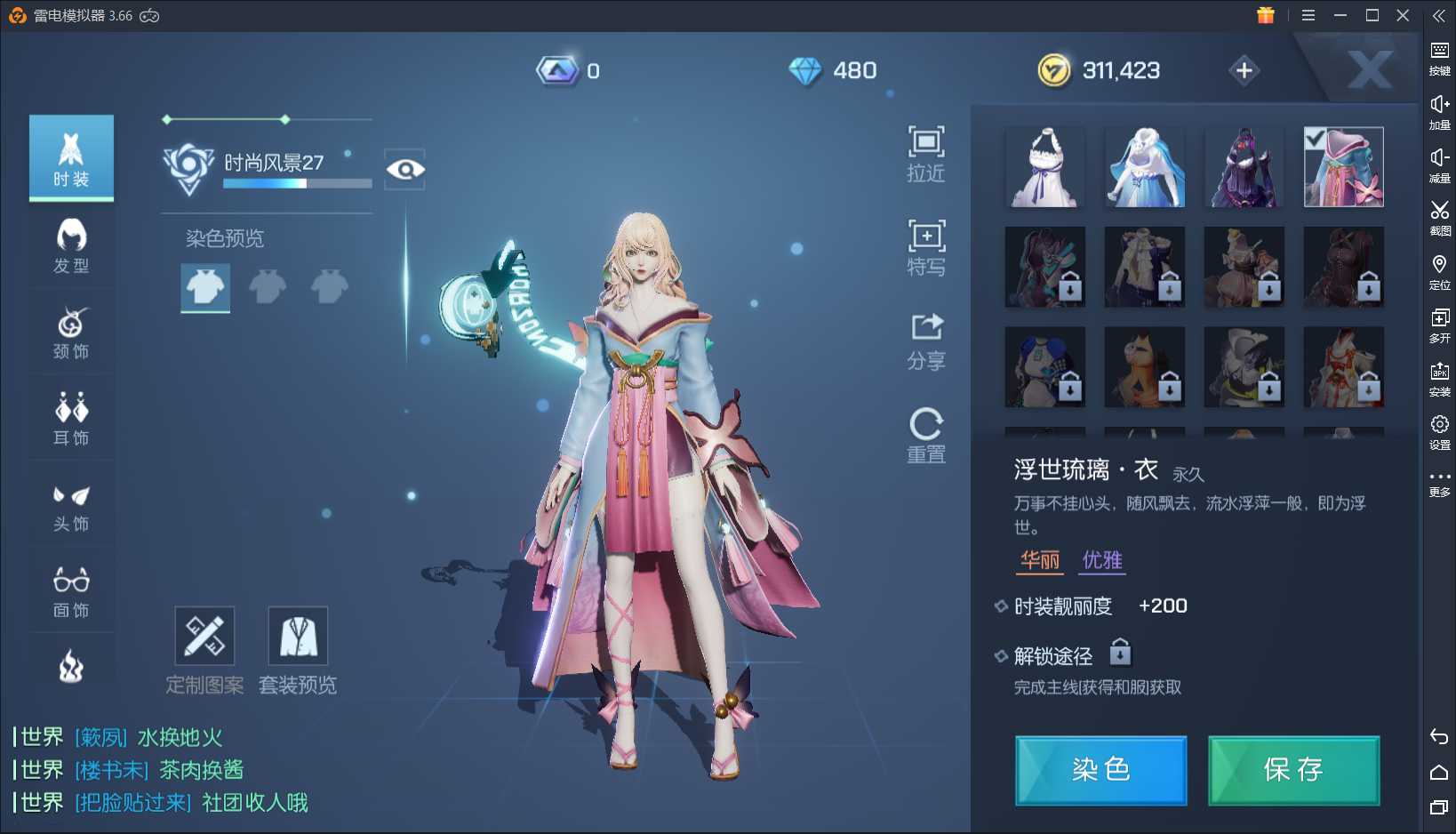Choose the 头饰 headwear category
Screen dimensions: 1456x834
pyautogui.click(x=71, y=505)
